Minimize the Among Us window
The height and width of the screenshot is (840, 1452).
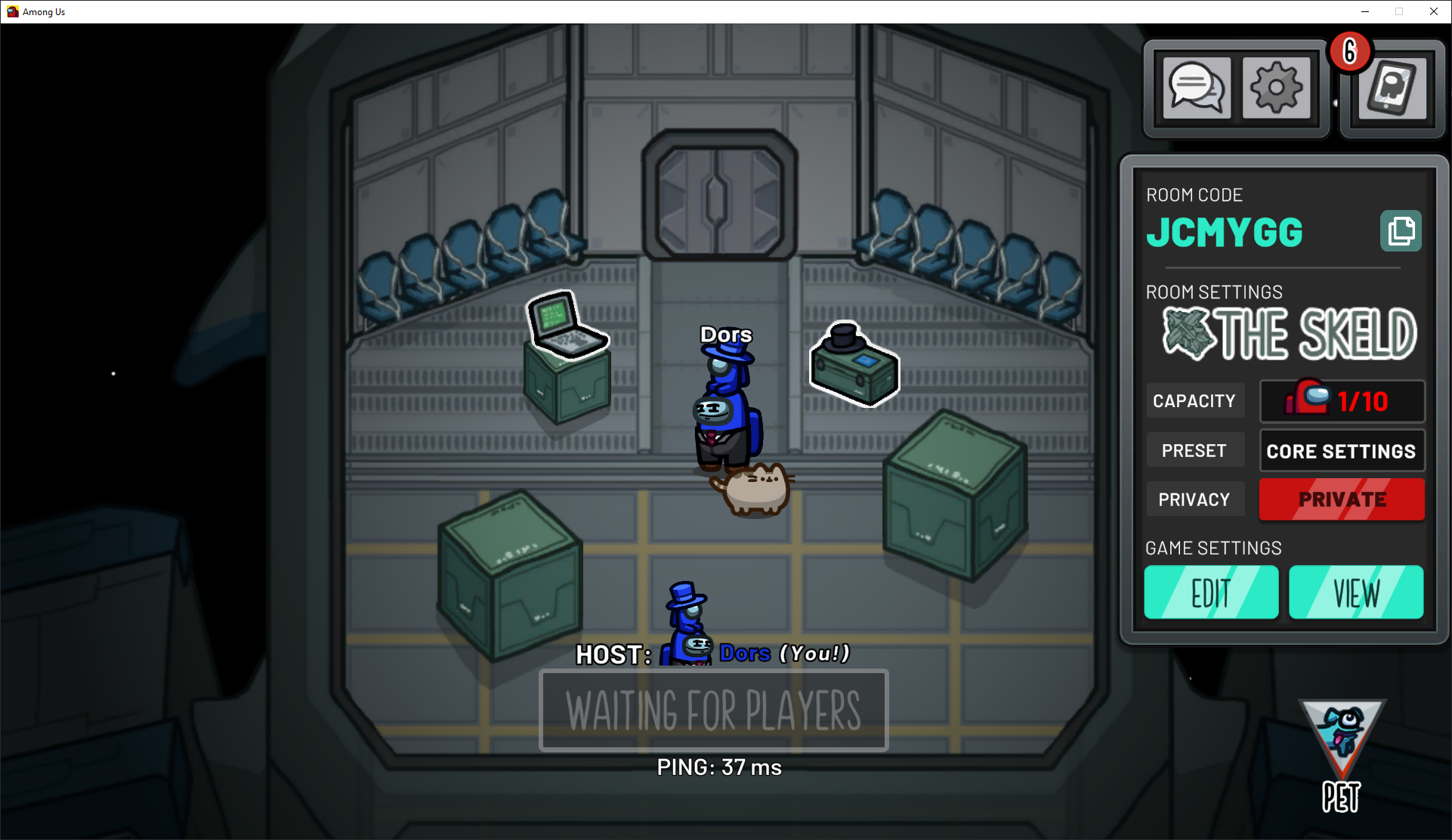coord(1365,11)
